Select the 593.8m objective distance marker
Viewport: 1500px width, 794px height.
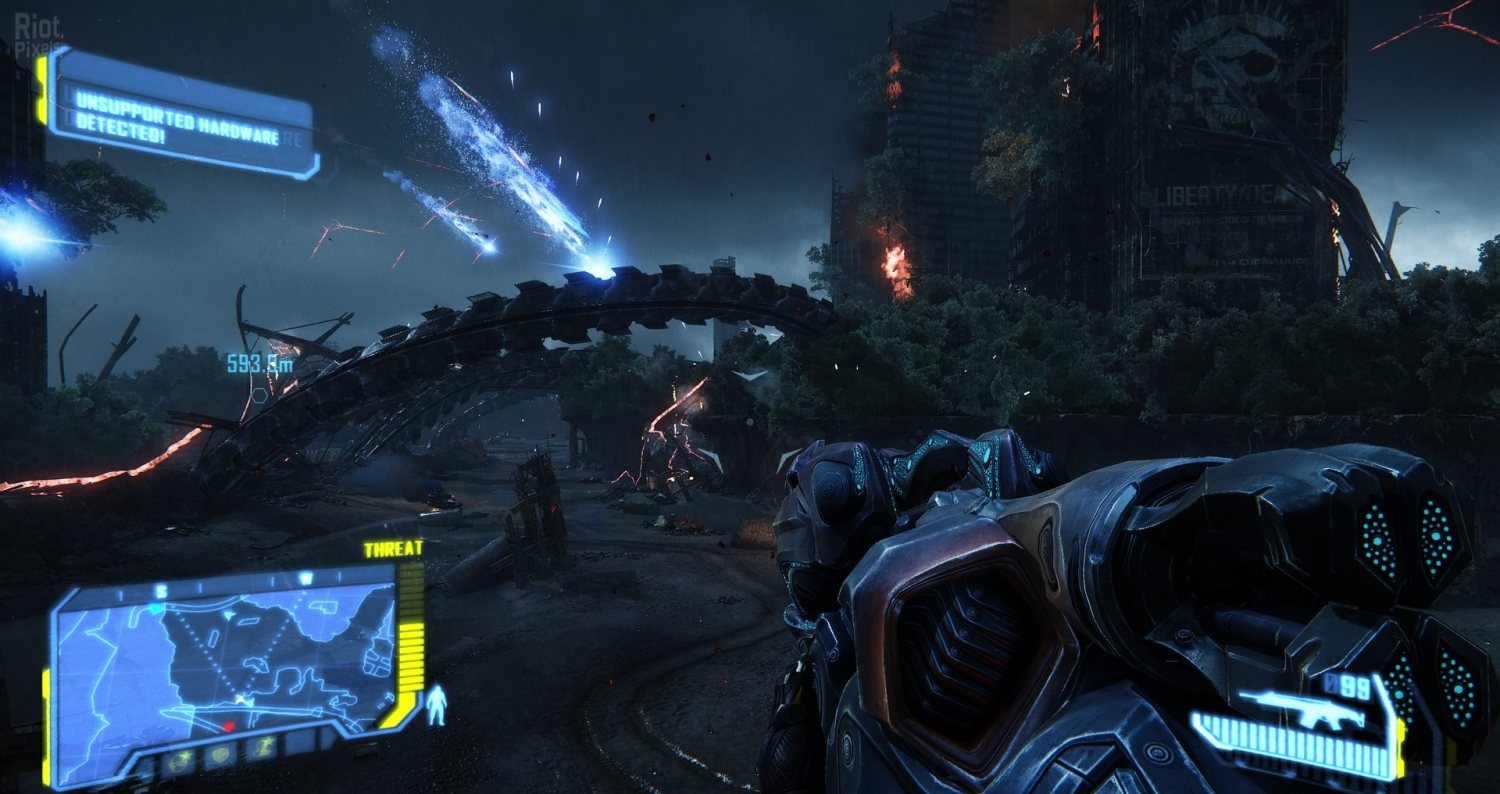coord(260,364)
